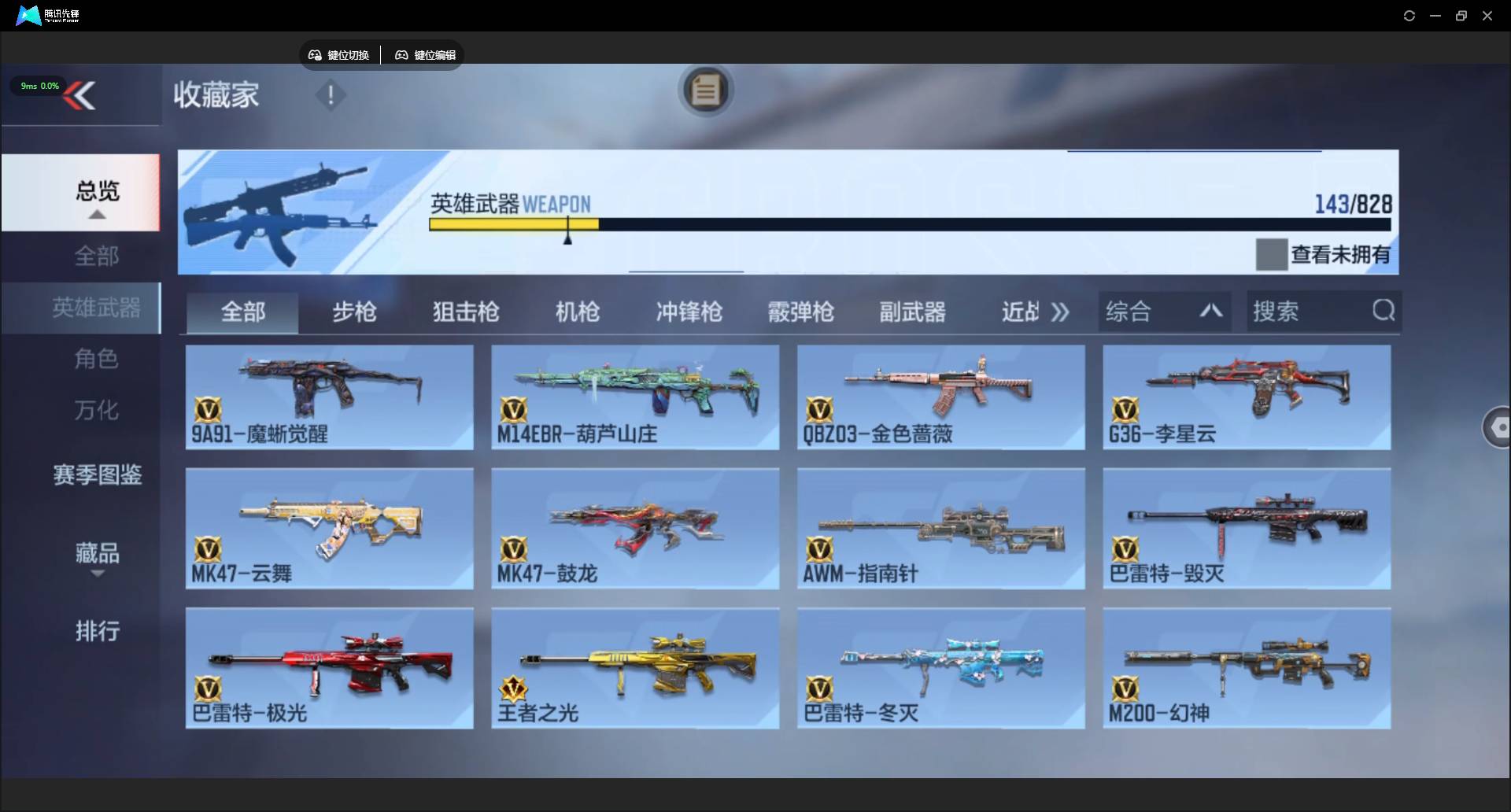Click the weapon silhouette in the WEAPON banner

tap(307, 209)
